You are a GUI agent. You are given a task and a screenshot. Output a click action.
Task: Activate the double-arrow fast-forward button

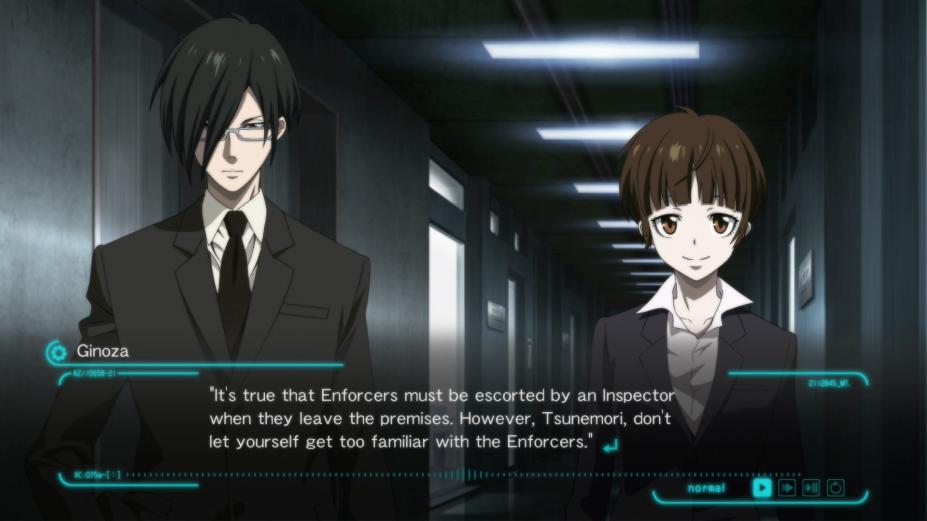tap(787, 488)
